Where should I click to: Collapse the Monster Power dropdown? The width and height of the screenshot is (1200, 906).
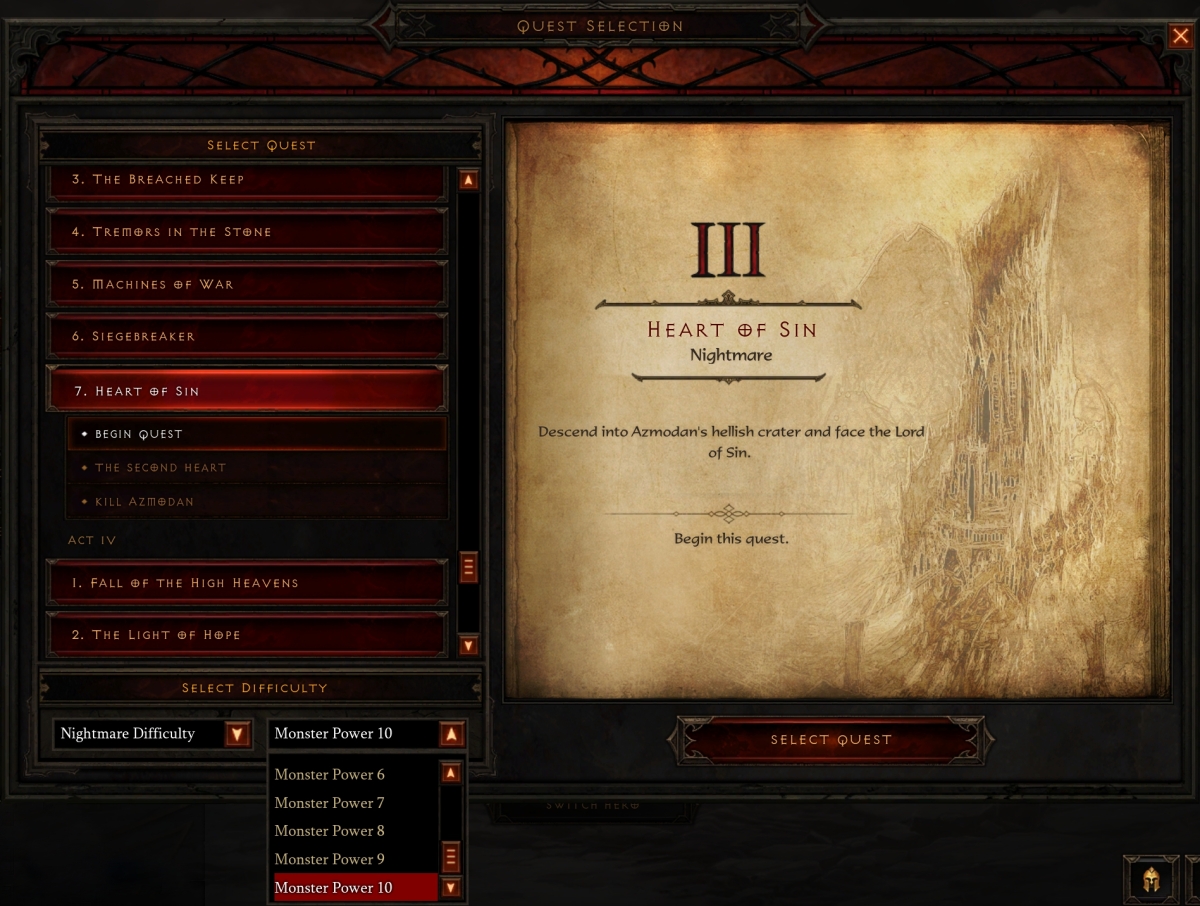coord(451,734)
